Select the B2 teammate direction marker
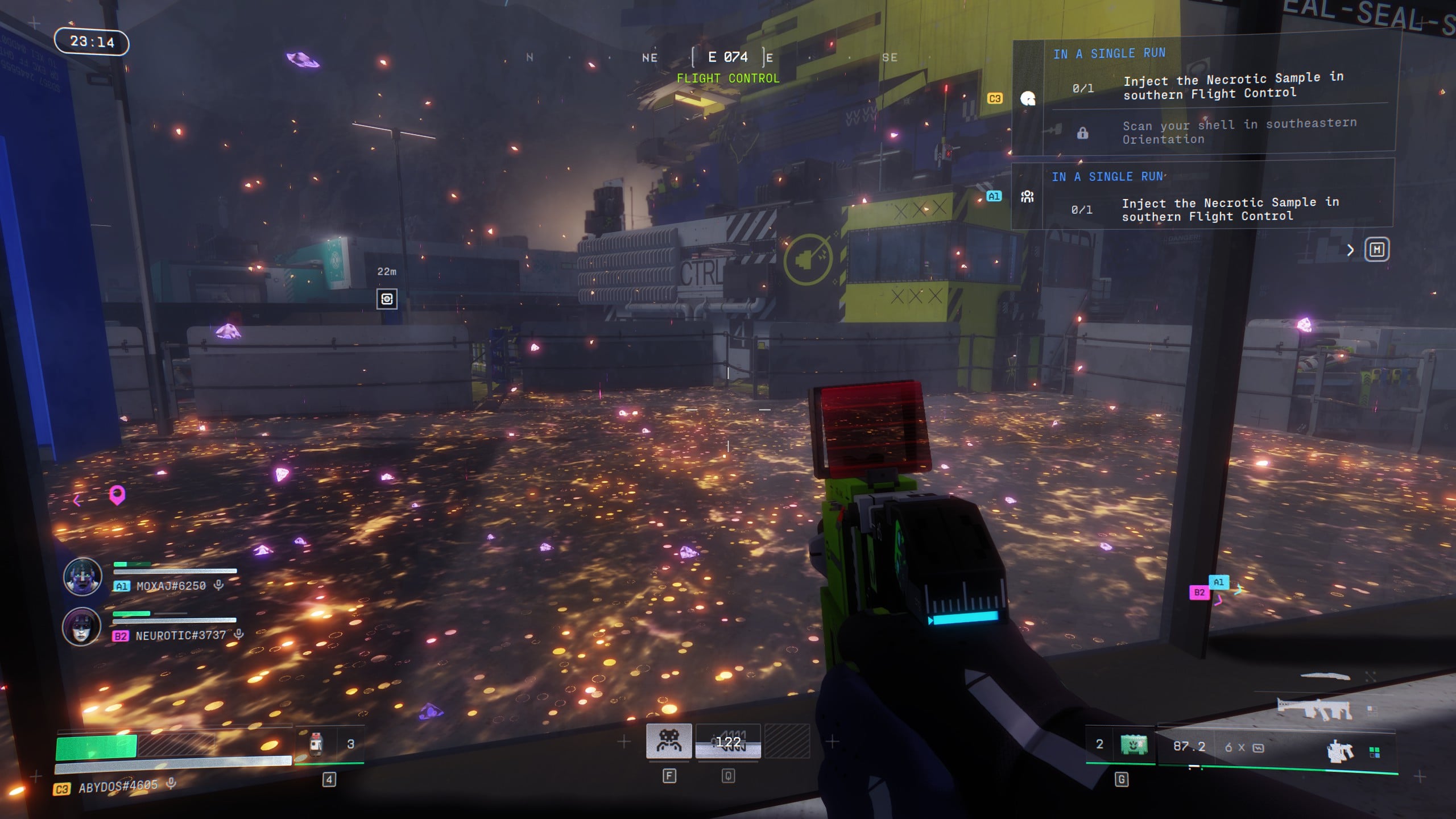 pyautogui.click(x=1199, y=593)
